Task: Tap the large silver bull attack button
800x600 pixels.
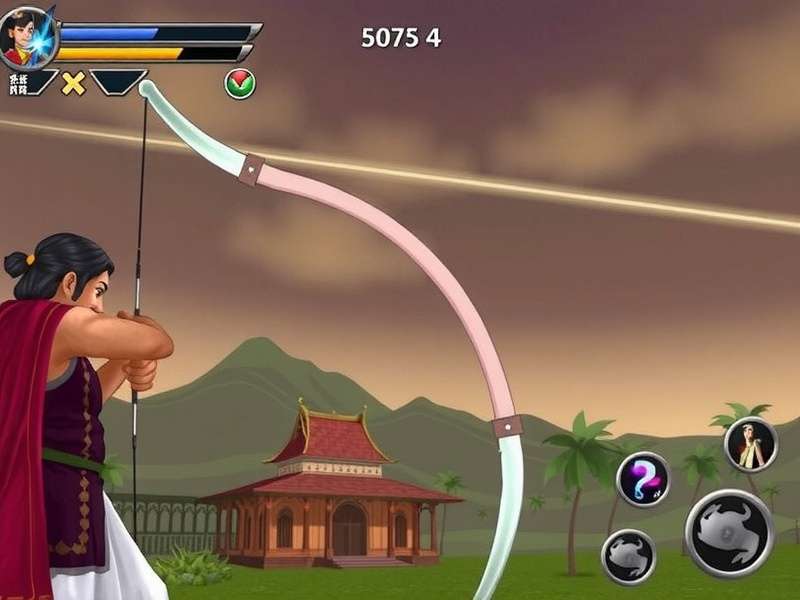Action: pyautogui.click(x=729, y=533)
